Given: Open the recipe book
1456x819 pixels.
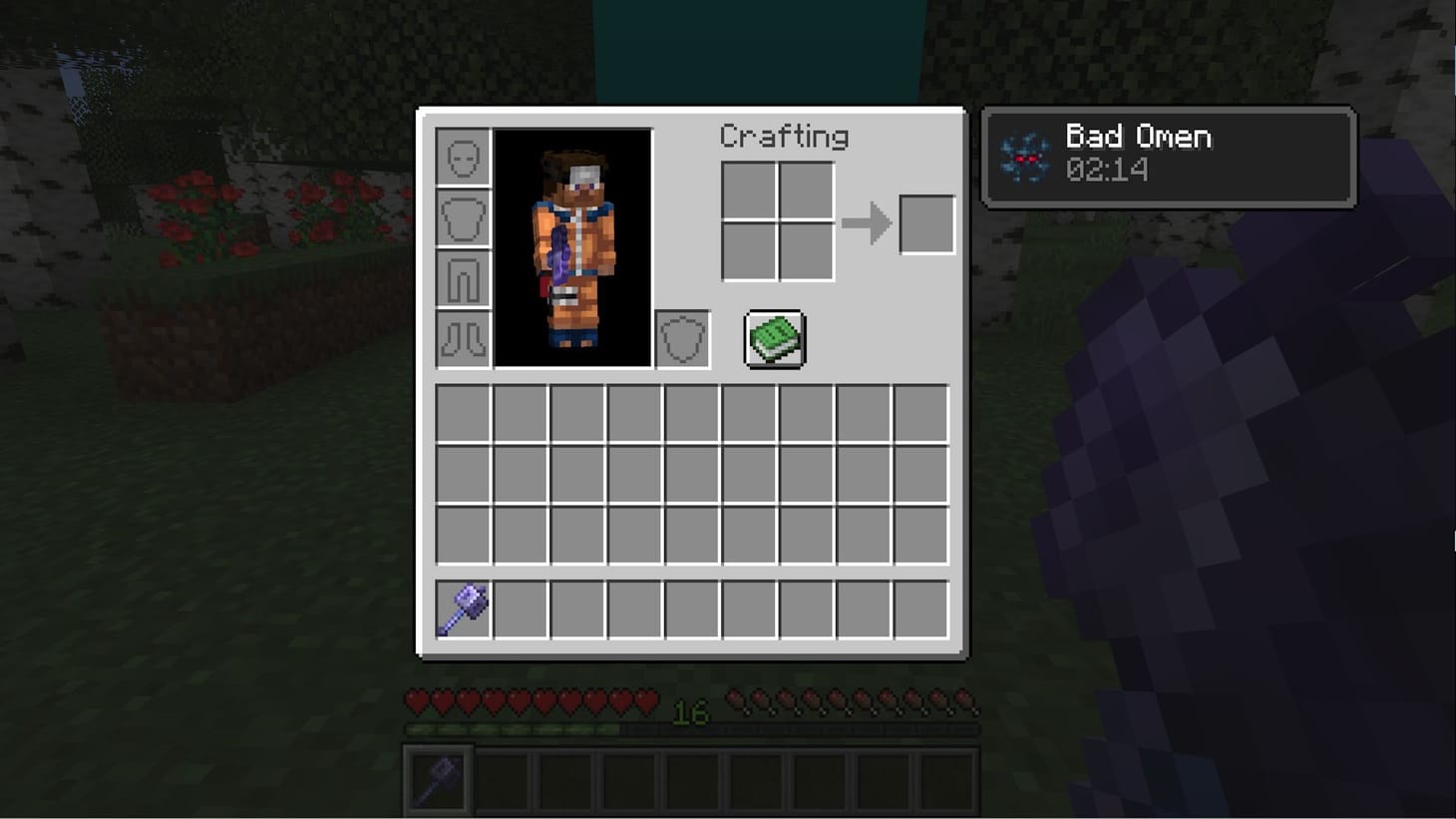Looking at the screenshot, I should coord(775,337).
